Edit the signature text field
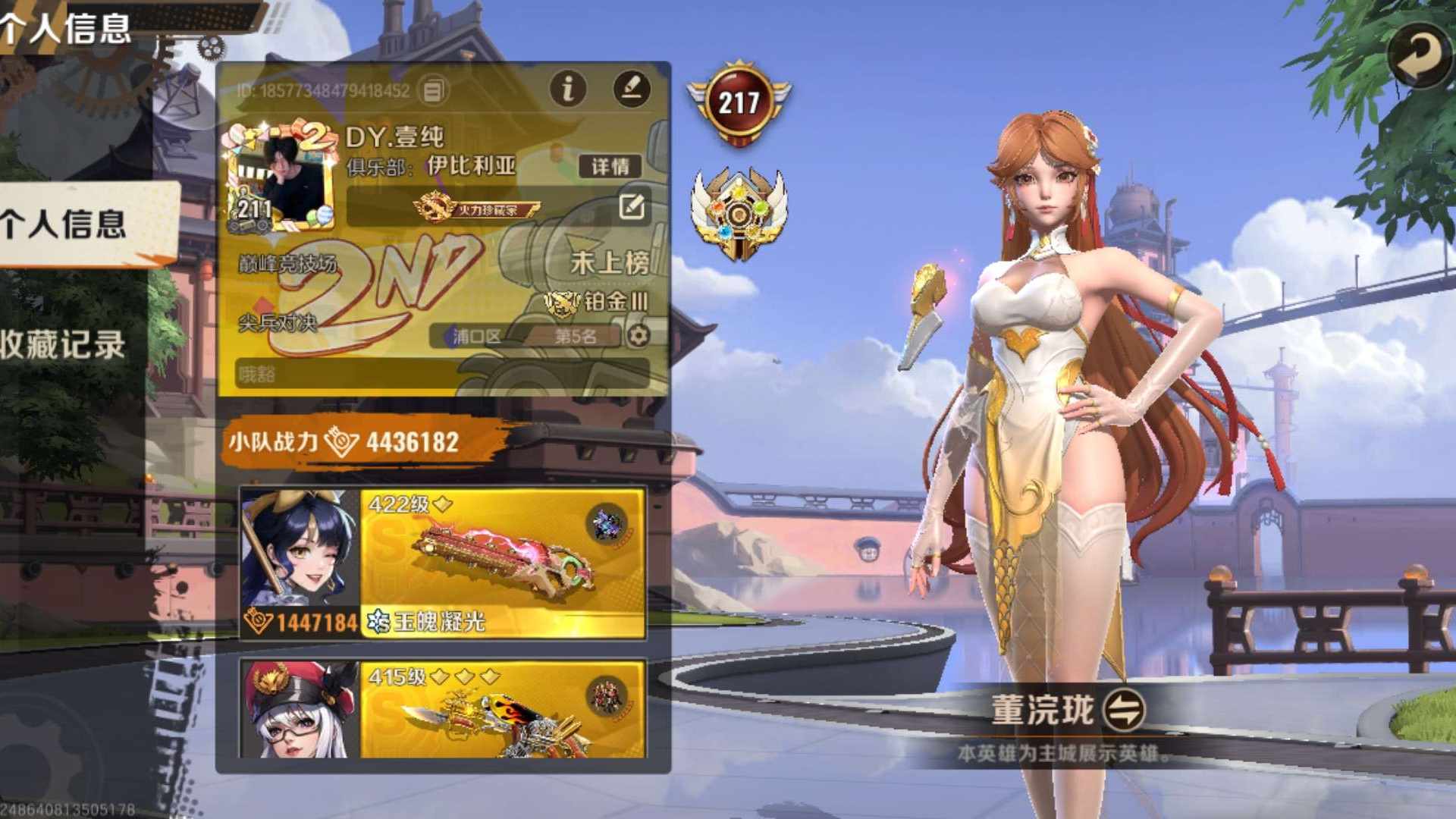Screen dimensions: 1456x819 442,374
